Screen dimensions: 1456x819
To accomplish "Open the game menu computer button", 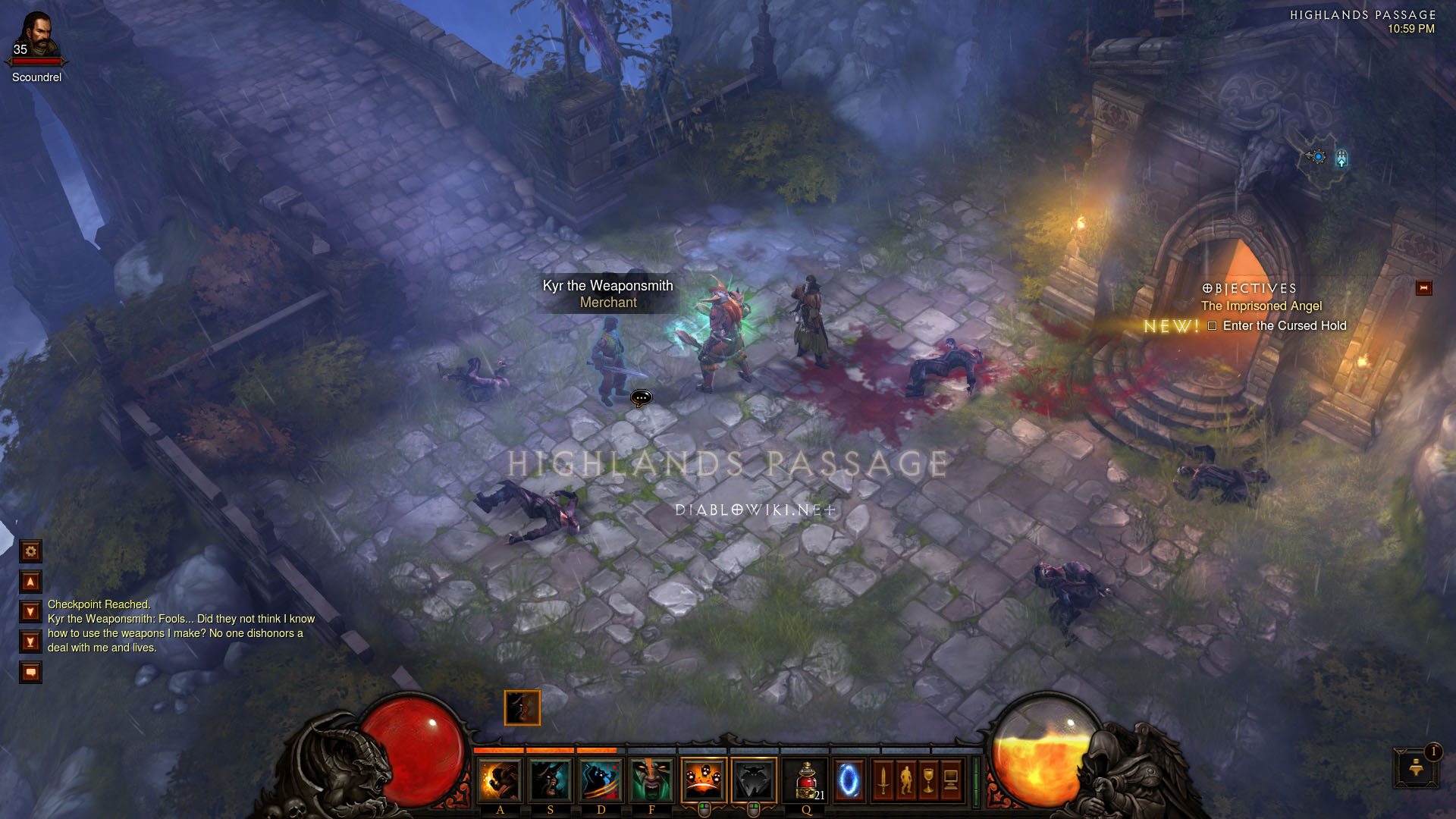I will (x=952, y=780).
